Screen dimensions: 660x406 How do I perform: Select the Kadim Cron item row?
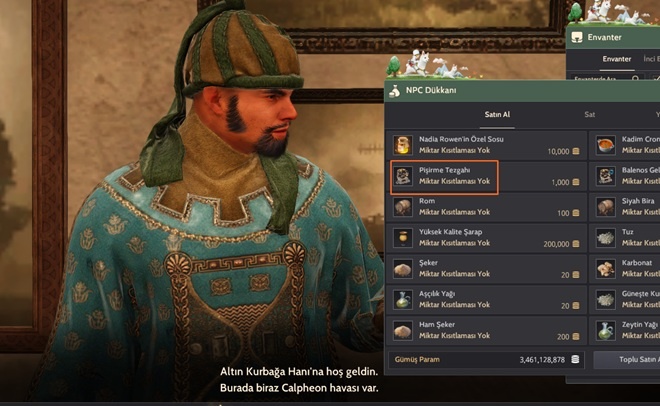(x=628, y=146)
